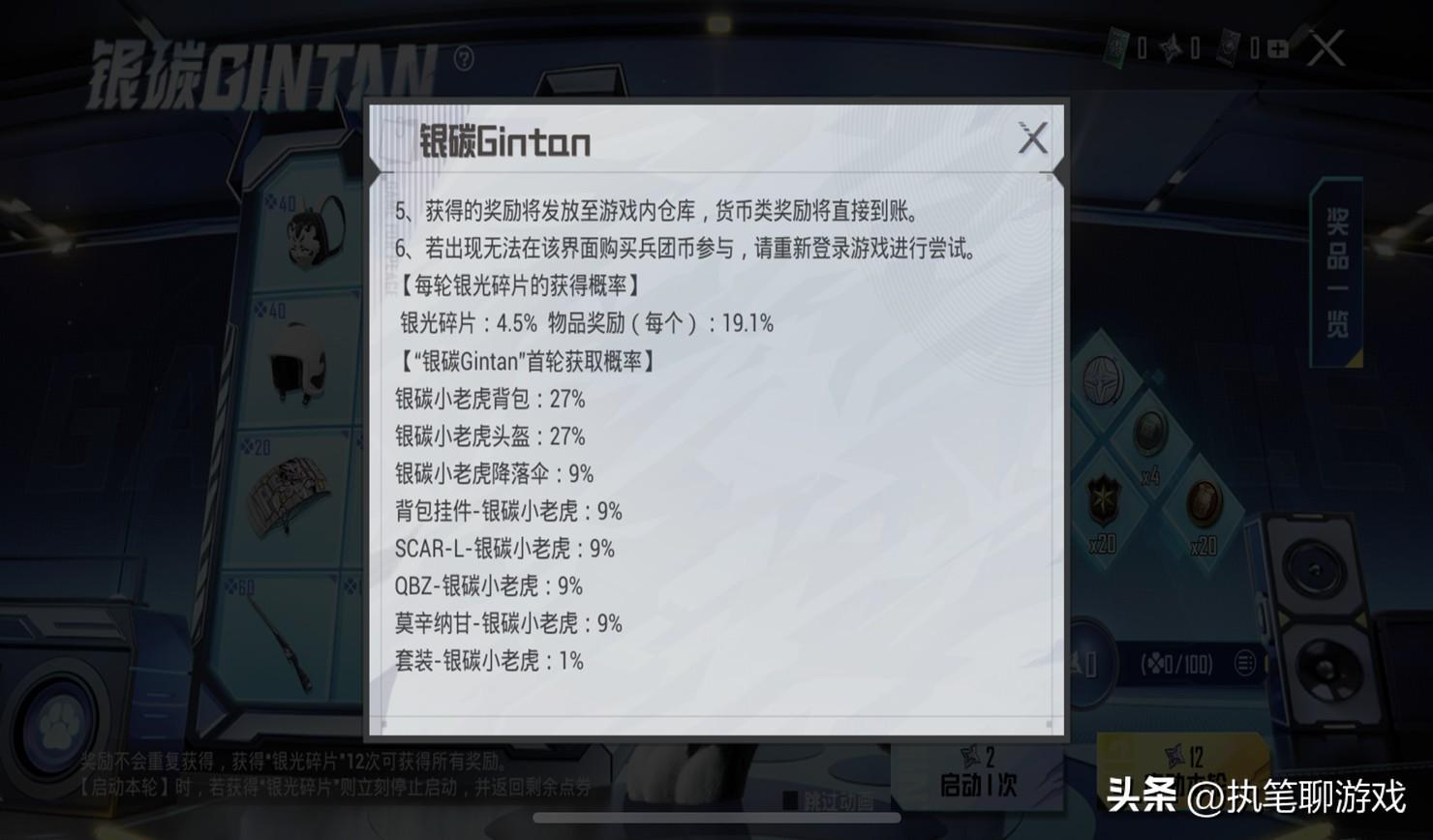
Task: Click the yellow 12-cost launch button
Action: [x=1181, y=769]
